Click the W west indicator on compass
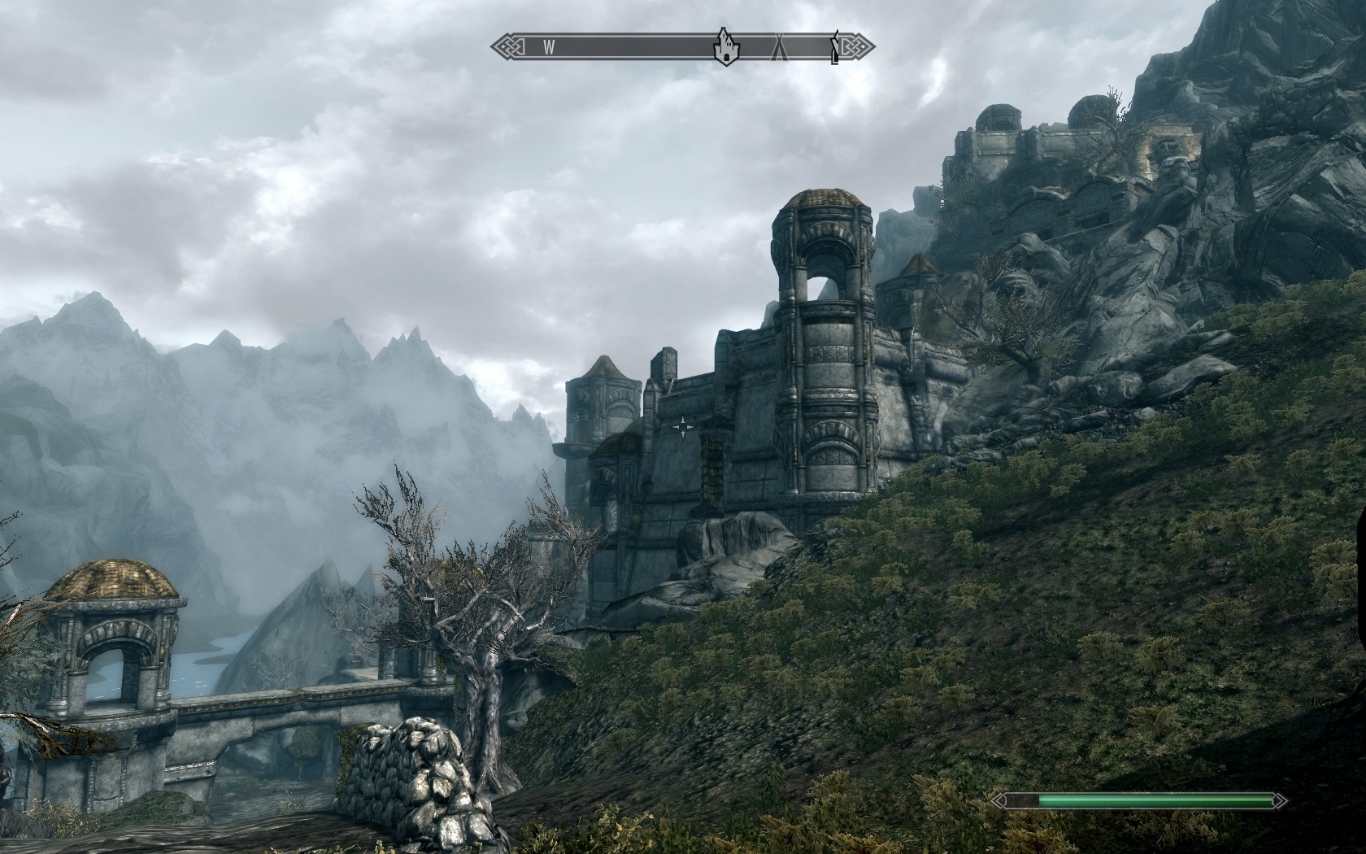1366x854 pixels. coord(549,46)
